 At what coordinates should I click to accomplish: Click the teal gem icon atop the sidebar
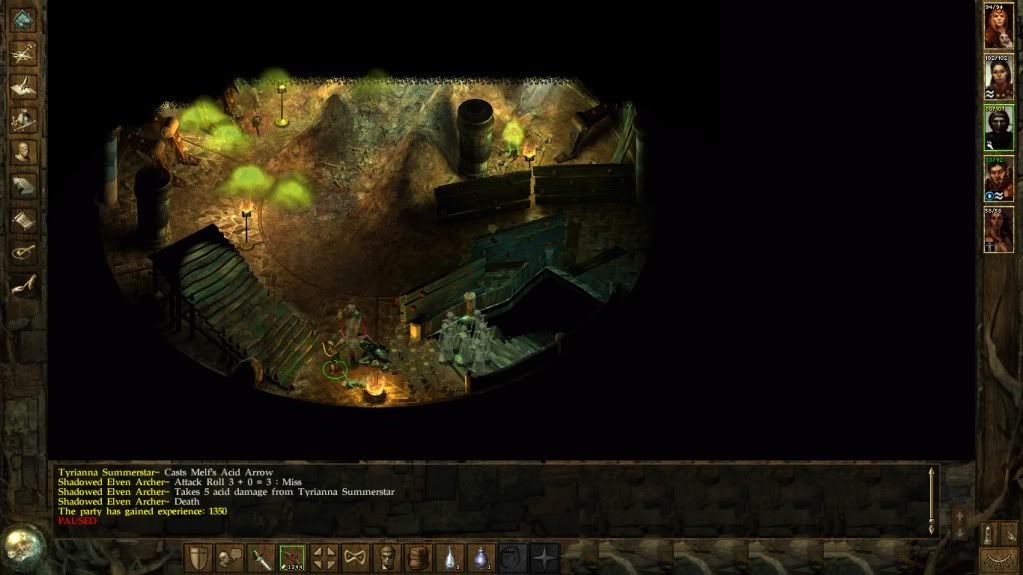[23, 20]
